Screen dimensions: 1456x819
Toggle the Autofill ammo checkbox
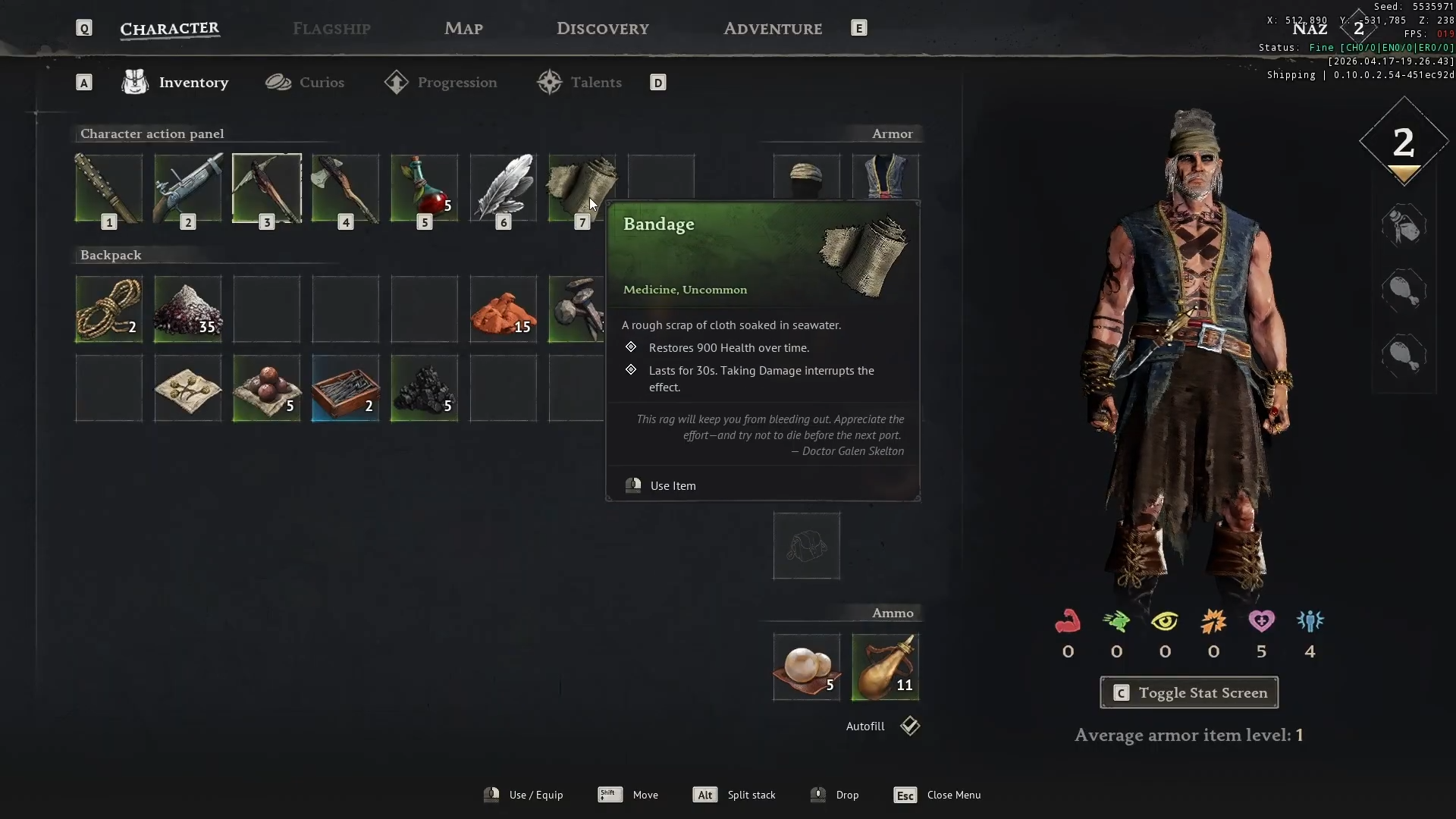[x=910, y=726]
